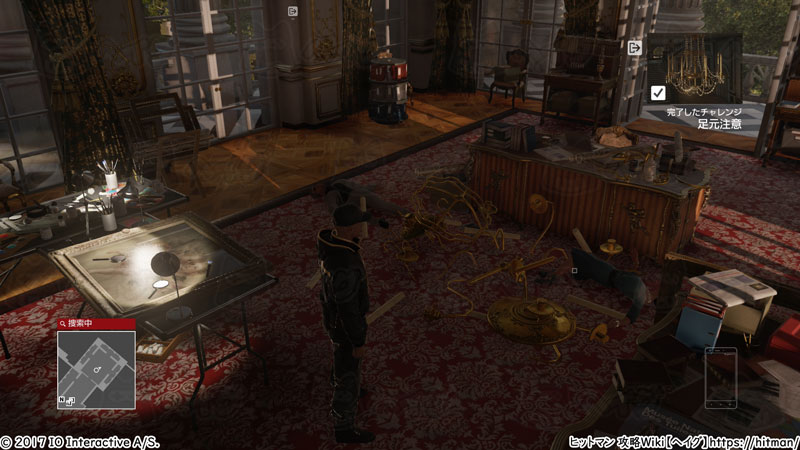
Task: Open the minimap of the room
Action: 95,369
